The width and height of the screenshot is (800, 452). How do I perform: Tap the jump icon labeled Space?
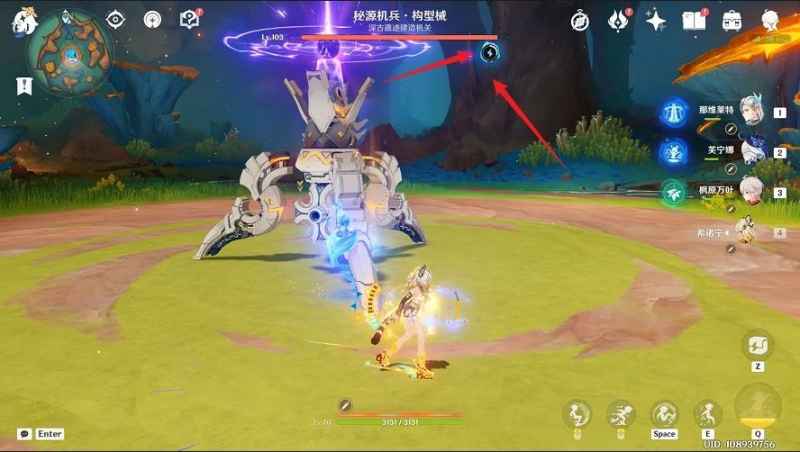tap(664, 415)
